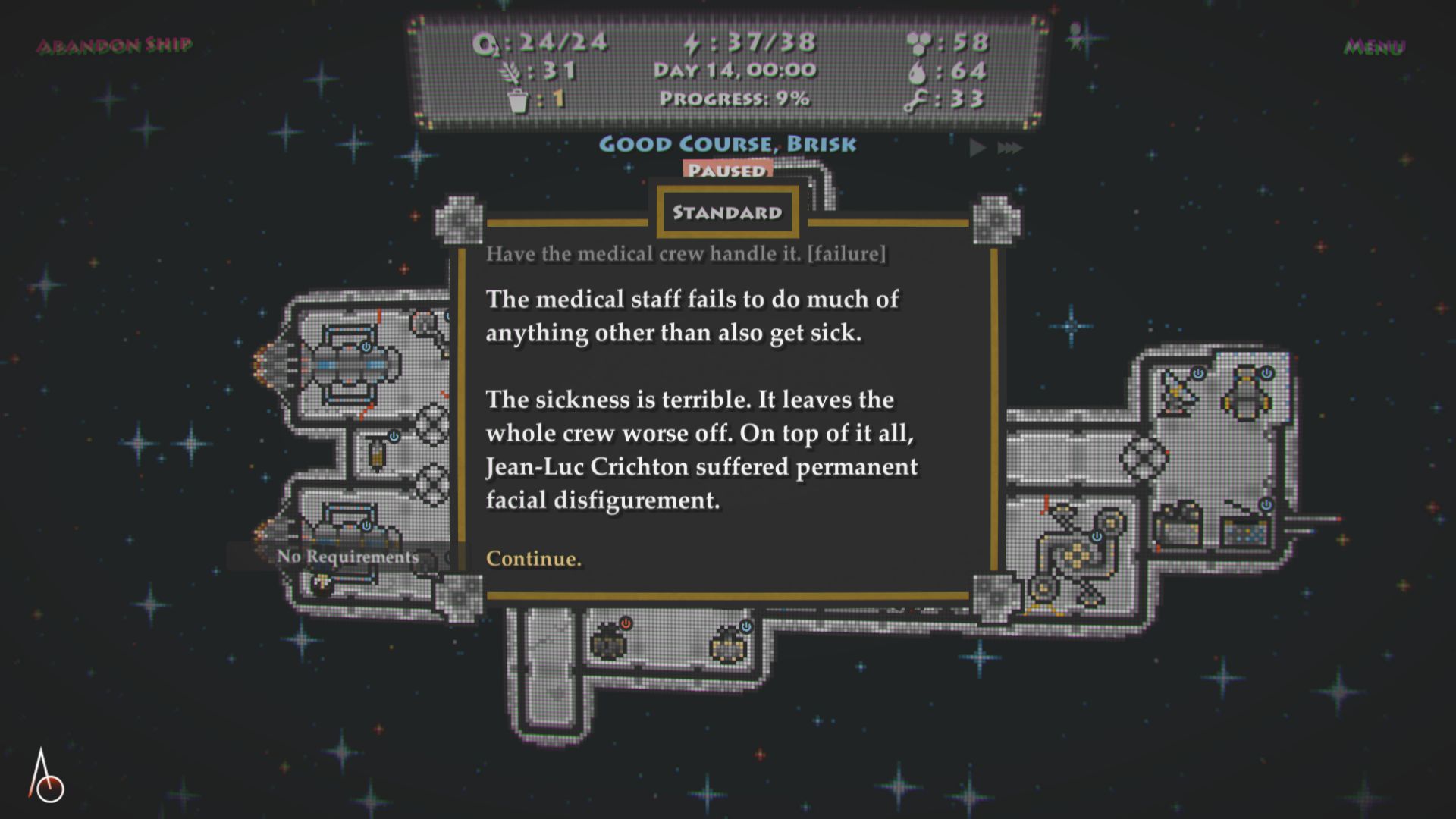The width and height of the screenshot is (1456, 819).
Task: Choose the Continue dialogue option
Action: click(533, 559)
